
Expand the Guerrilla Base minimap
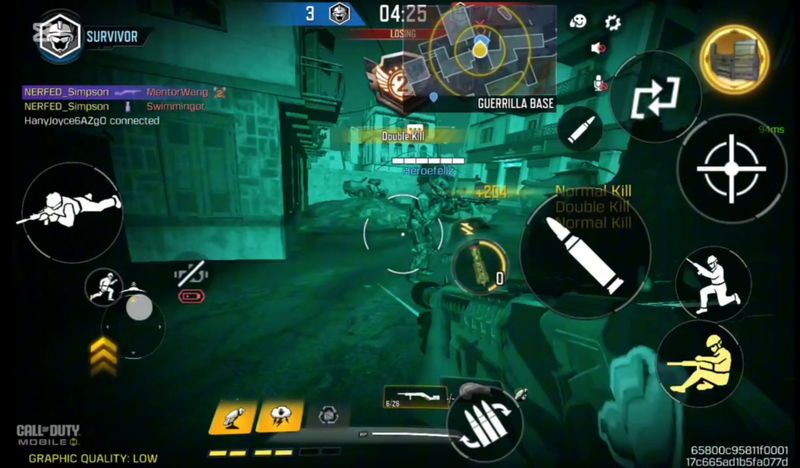pyautogui.click(x=480, y=50)
